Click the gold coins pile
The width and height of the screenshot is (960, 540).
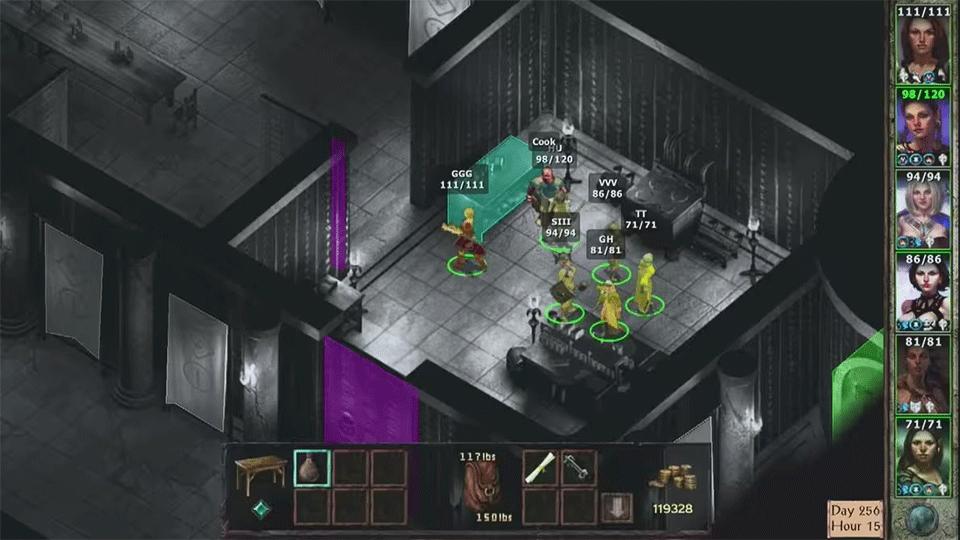[671, 479]
